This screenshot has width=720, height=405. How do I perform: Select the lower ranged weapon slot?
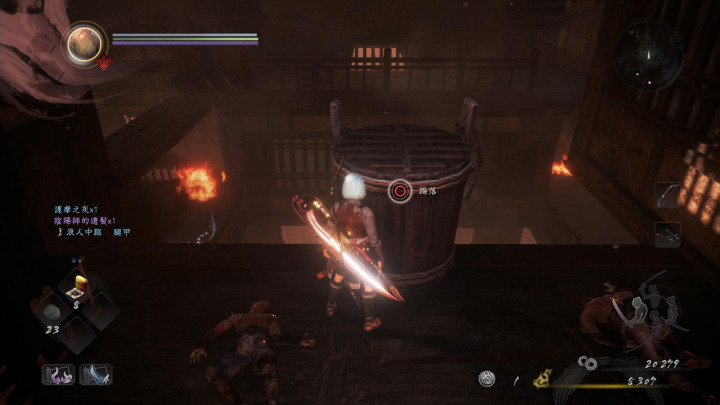coord(667,234)
